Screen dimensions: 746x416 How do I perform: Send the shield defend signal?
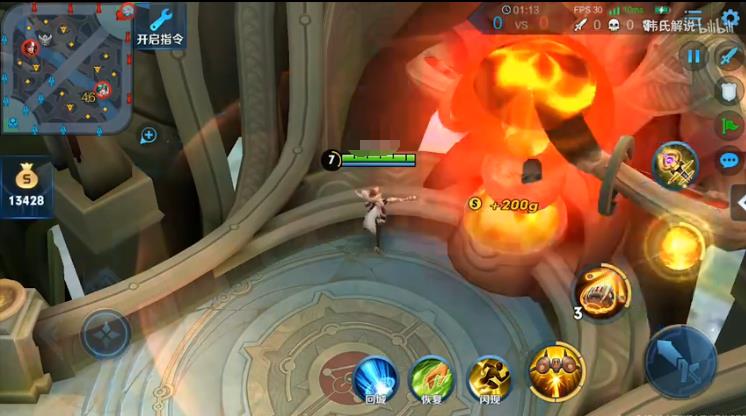pyautogui.click(x=729, y=92)
